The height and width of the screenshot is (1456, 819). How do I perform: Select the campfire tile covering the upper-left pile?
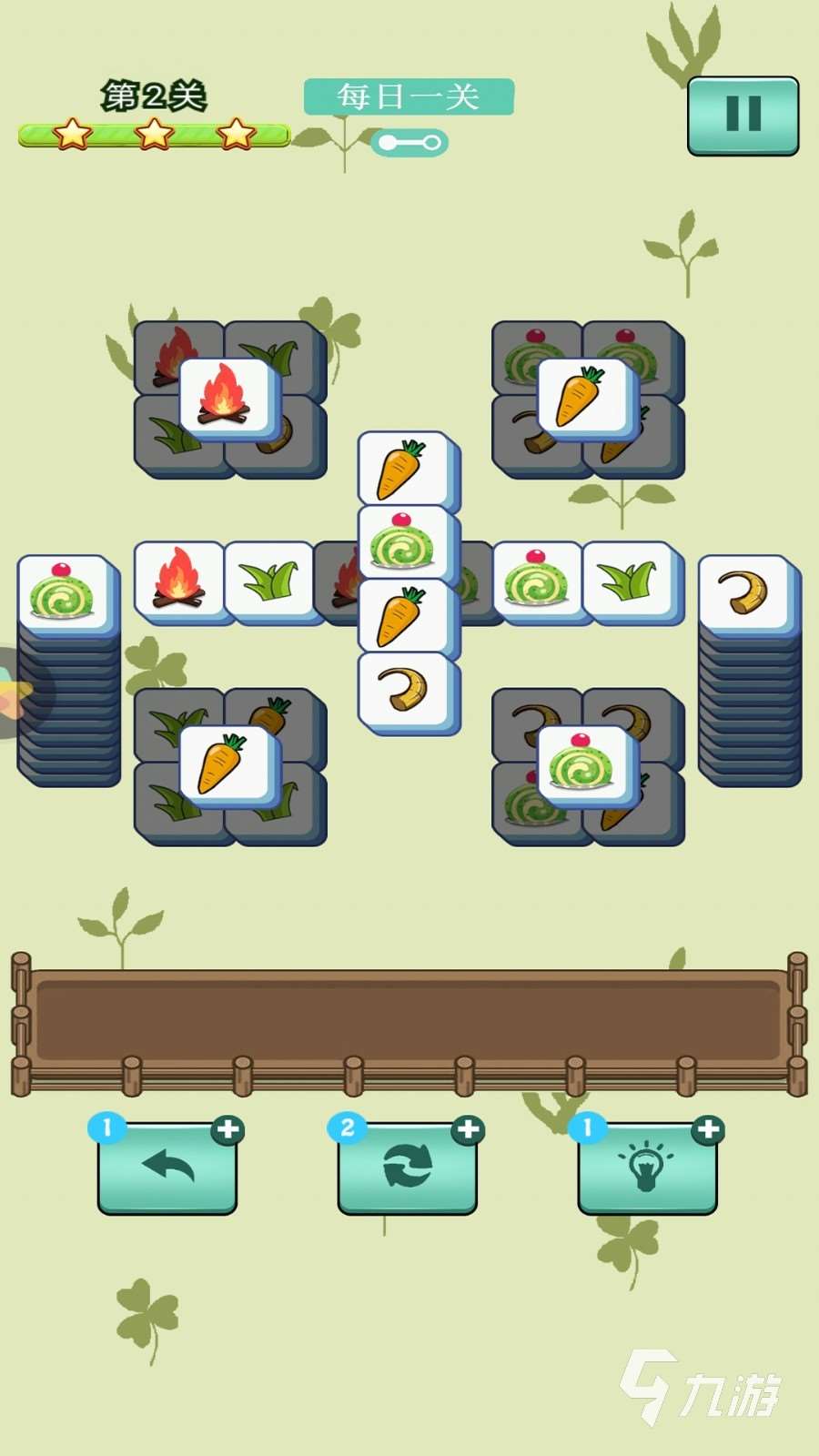click(225, 398)
